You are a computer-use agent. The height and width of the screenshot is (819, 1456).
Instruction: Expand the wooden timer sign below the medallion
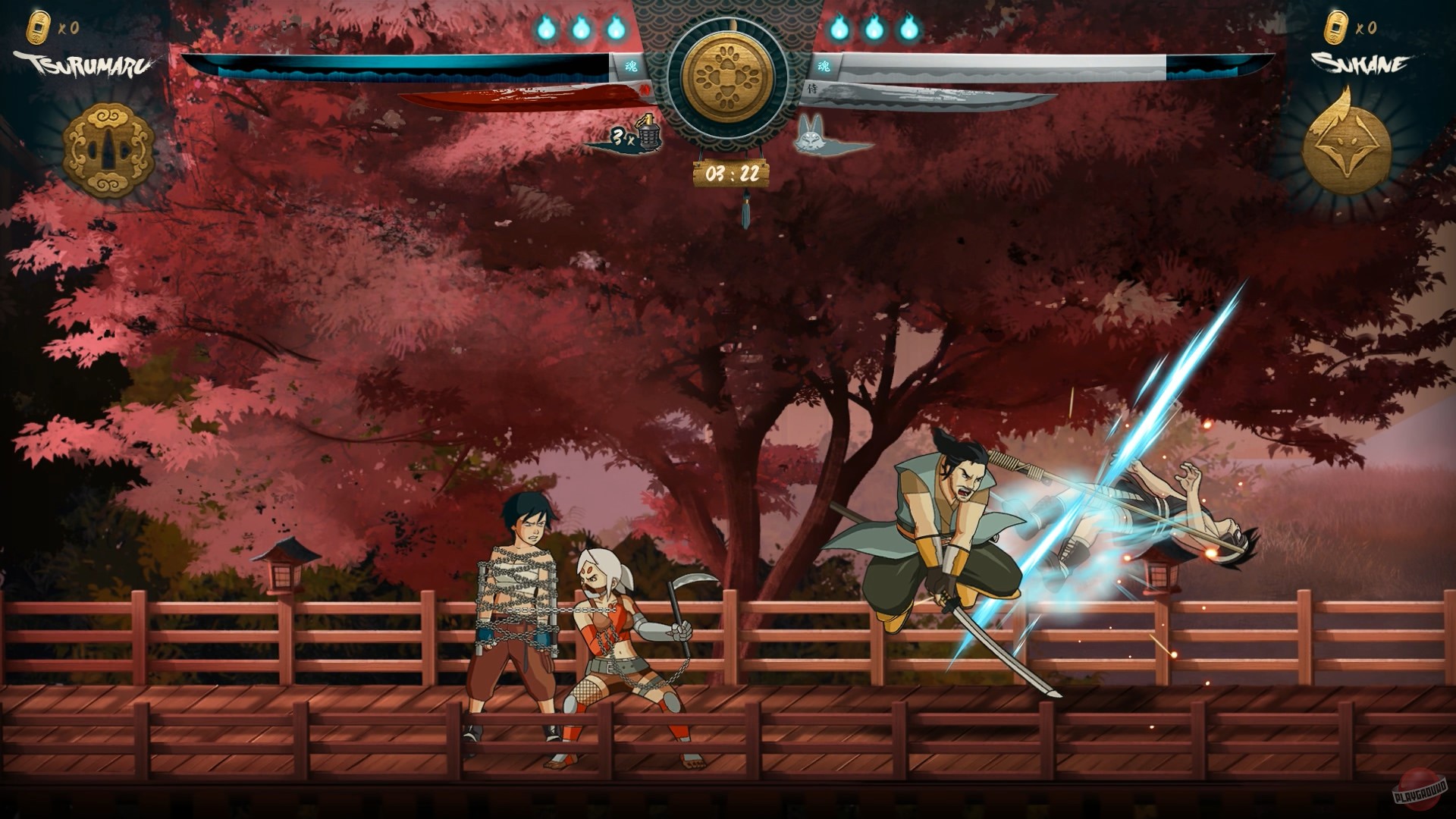point(732,174)
